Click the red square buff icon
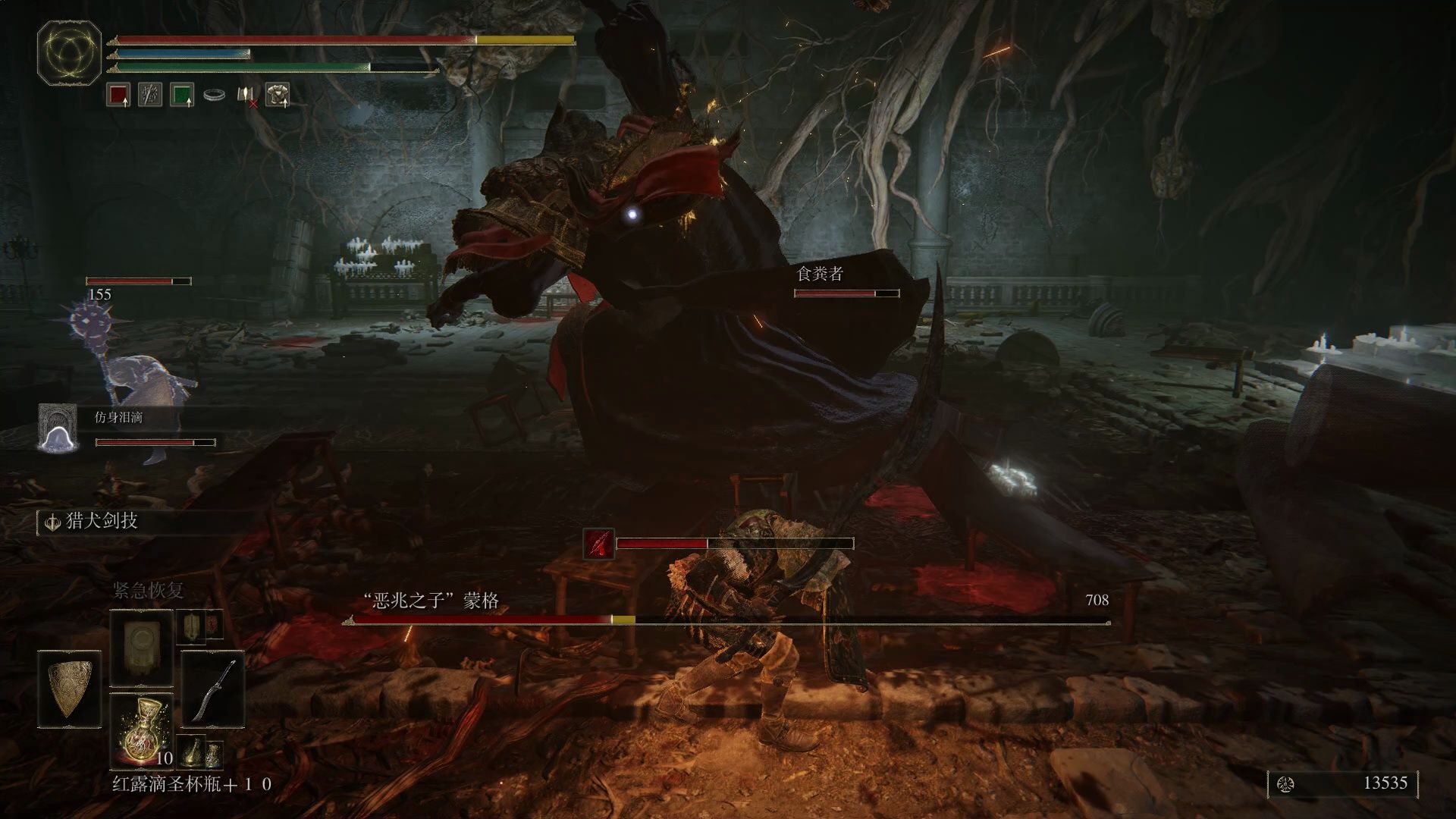This screenshot has height=819, width=1456. (118, 95)
